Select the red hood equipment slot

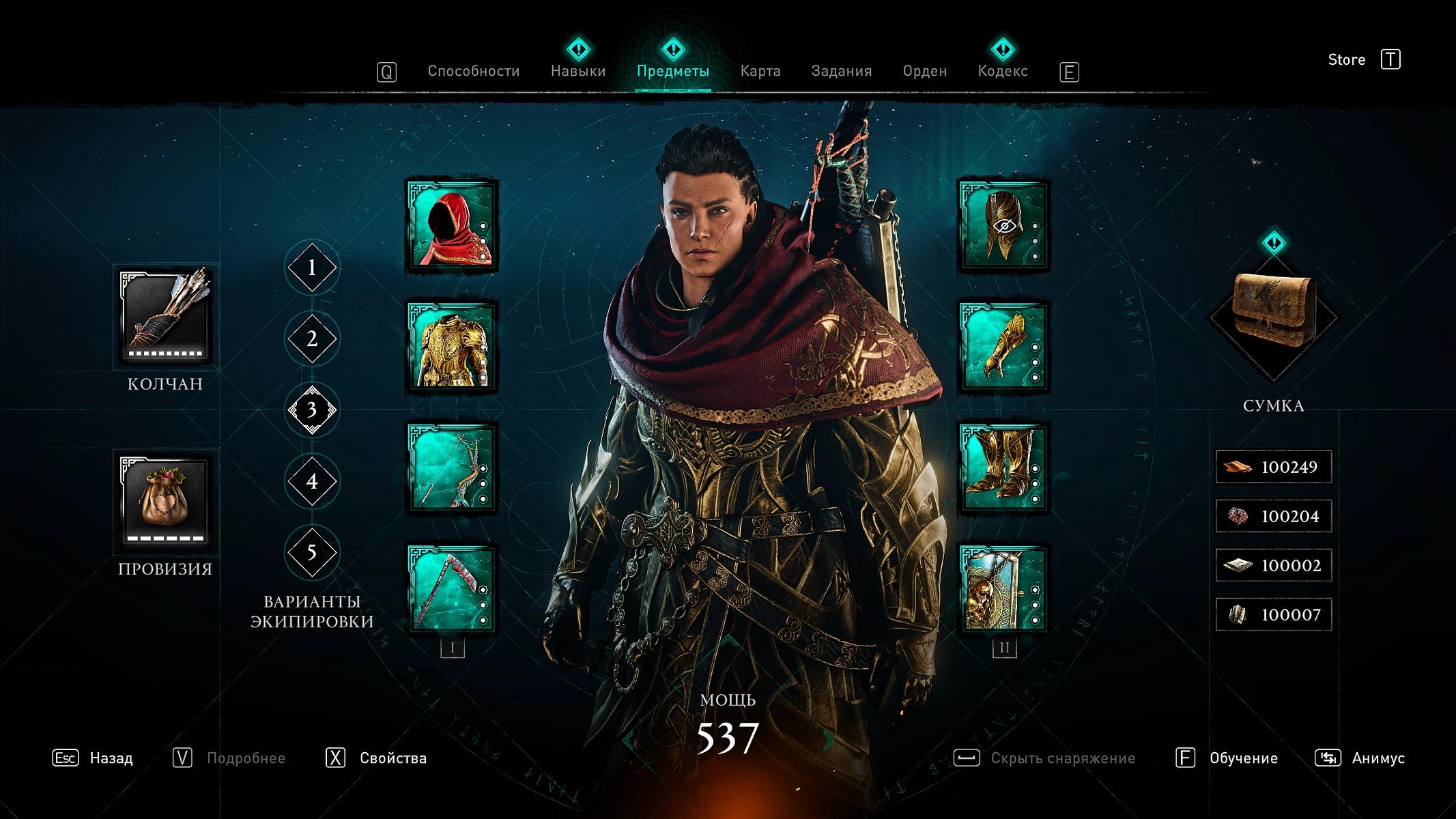452,226
